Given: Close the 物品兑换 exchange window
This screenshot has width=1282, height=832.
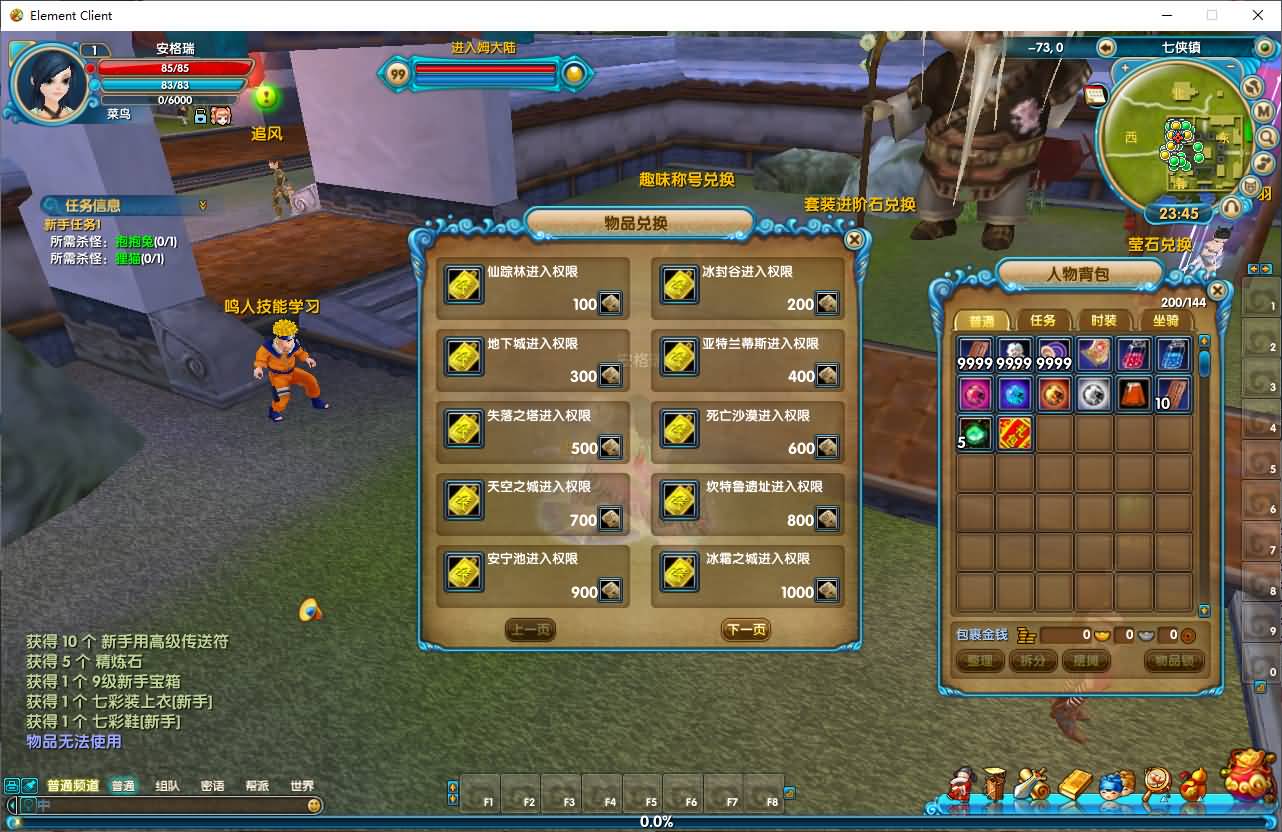Looking at the screenshot, I should [854, 240].
